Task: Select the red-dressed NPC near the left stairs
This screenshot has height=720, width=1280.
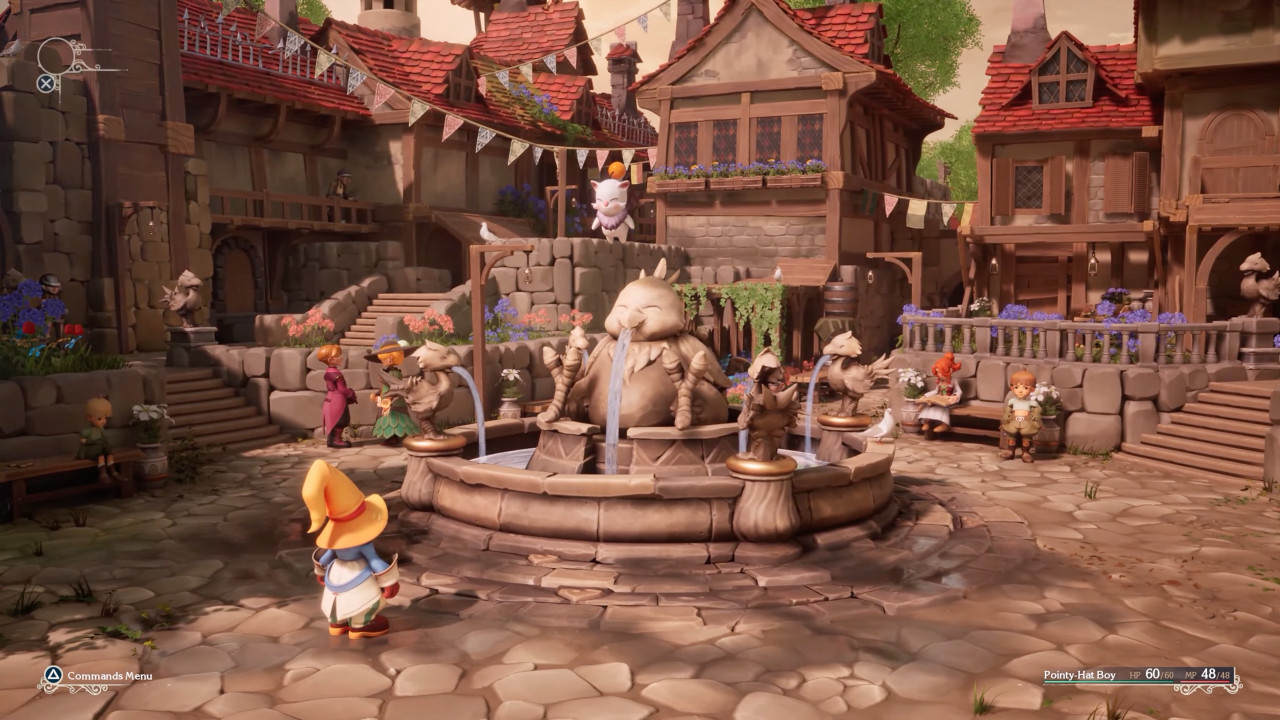Action: (337, 395)
